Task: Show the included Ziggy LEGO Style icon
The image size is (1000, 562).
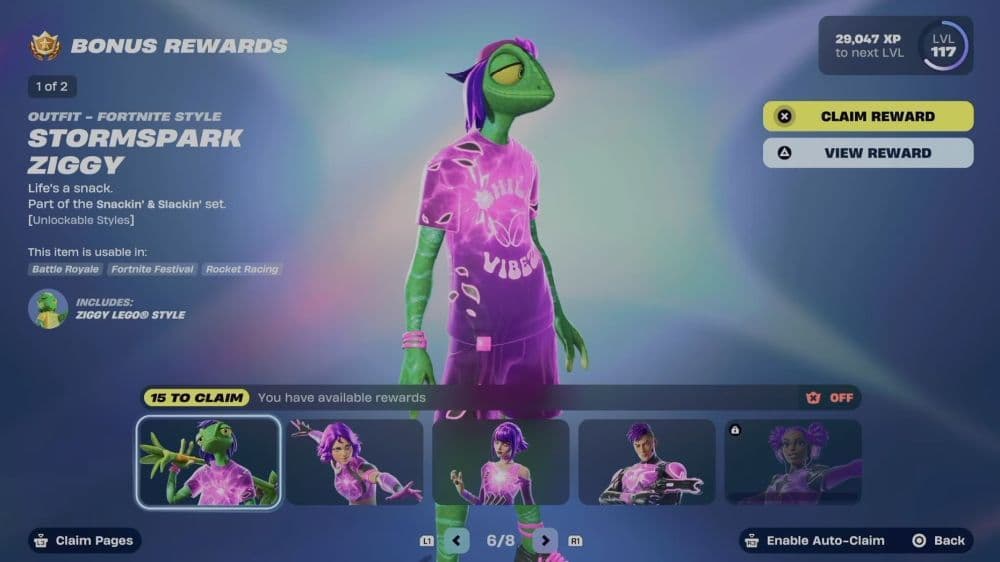Action: click(48, 309)
